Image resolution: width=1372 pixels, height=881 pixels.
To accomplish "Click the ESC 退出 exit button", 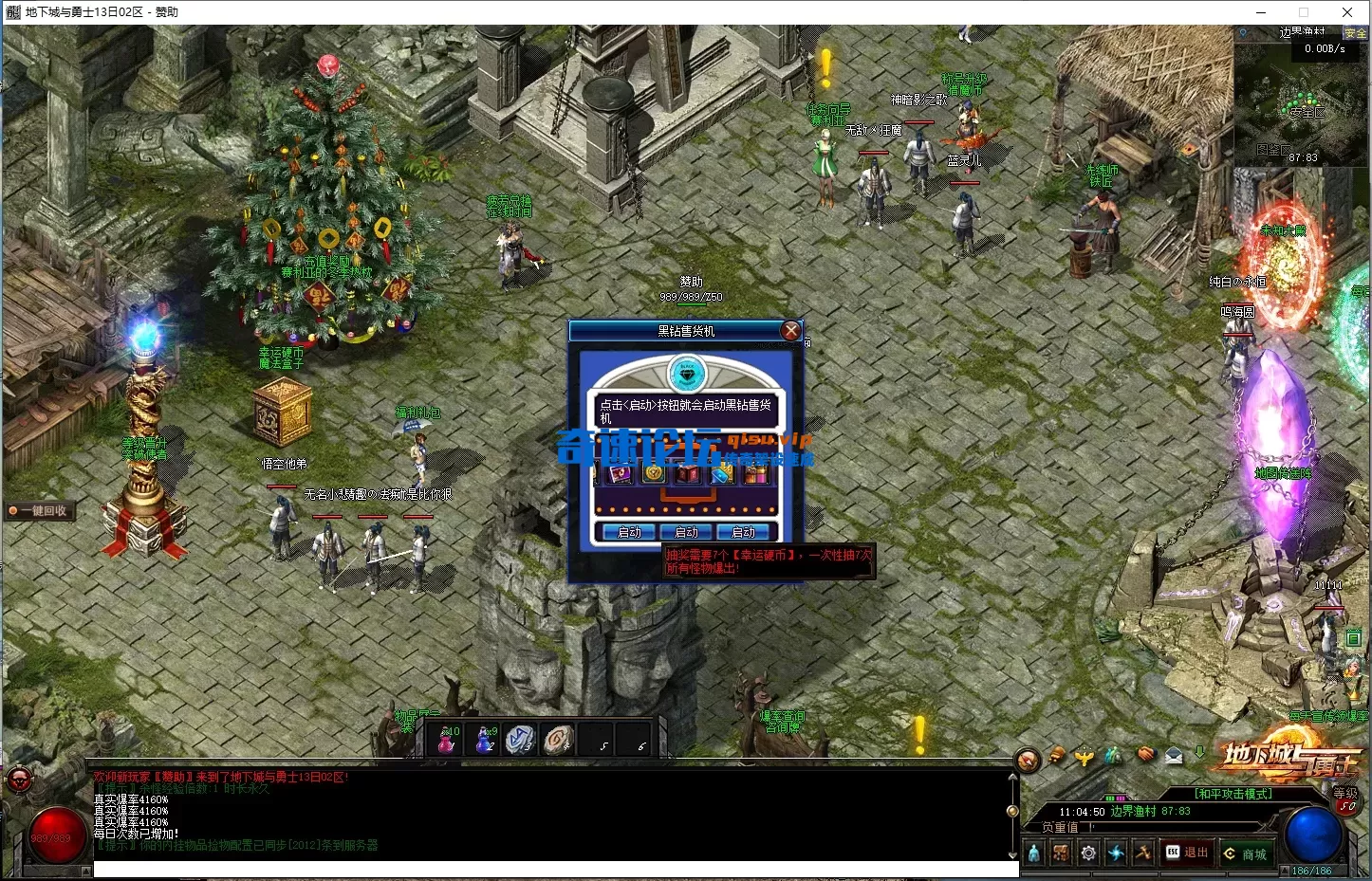I will click(1188, 853).
